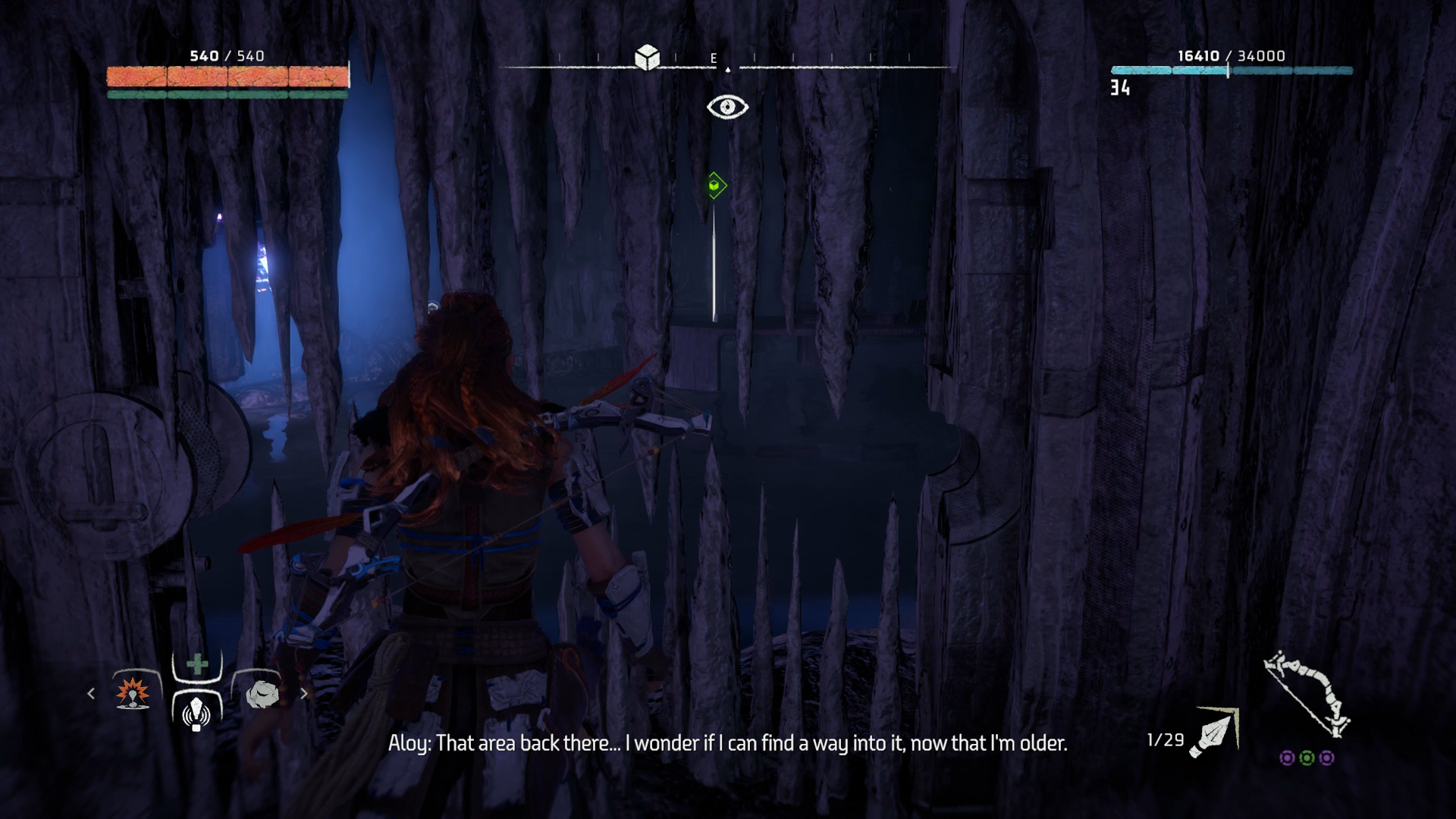Select the tripwire trap tool icon
Image resolution: width=1456 pixels, height=819 pixels.
(197, 710)
